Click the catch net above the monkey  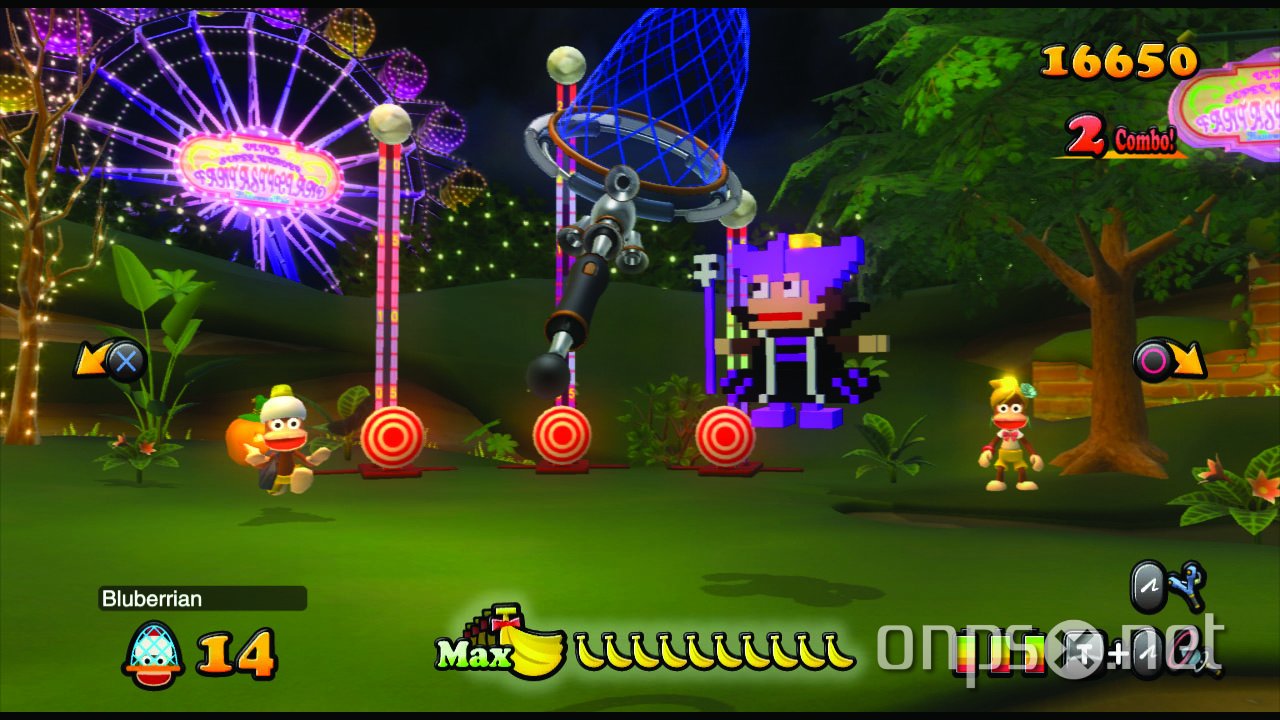(660, 110)
